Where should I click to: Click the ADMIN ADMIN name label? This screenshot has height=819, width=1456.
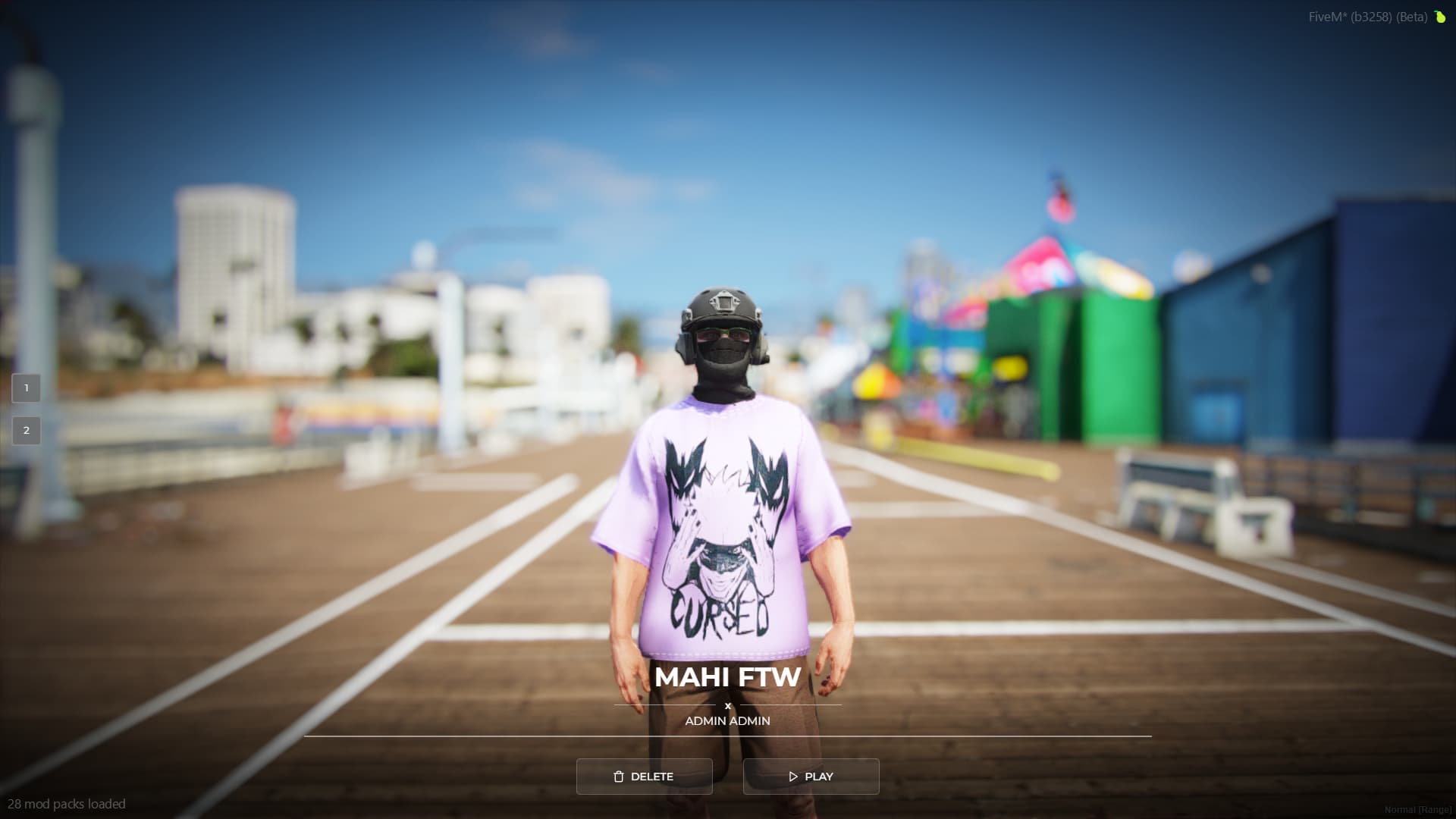[727, 720]
